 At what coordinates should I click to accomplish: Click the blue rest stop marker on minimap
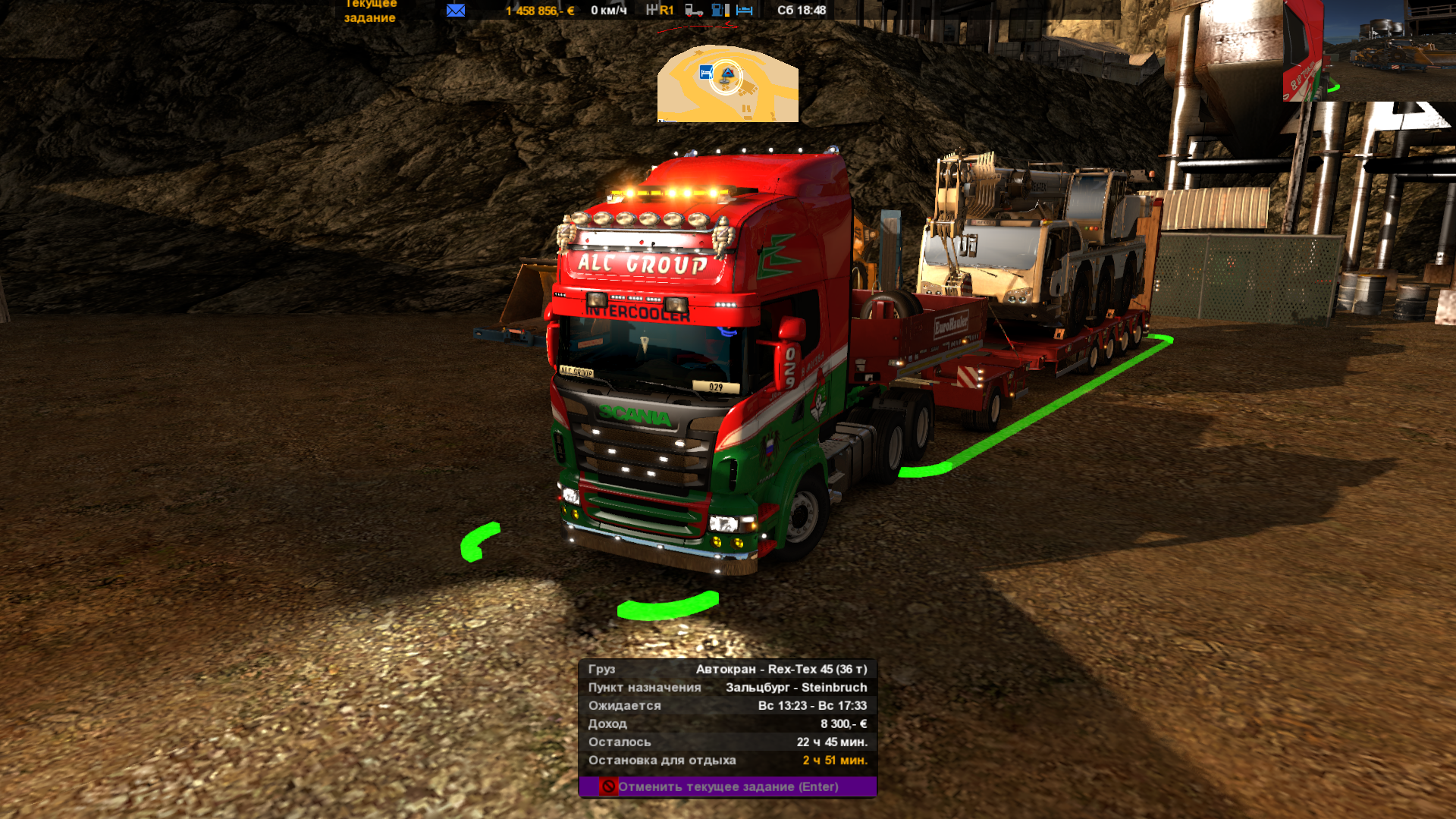click(x=706, y=73)
